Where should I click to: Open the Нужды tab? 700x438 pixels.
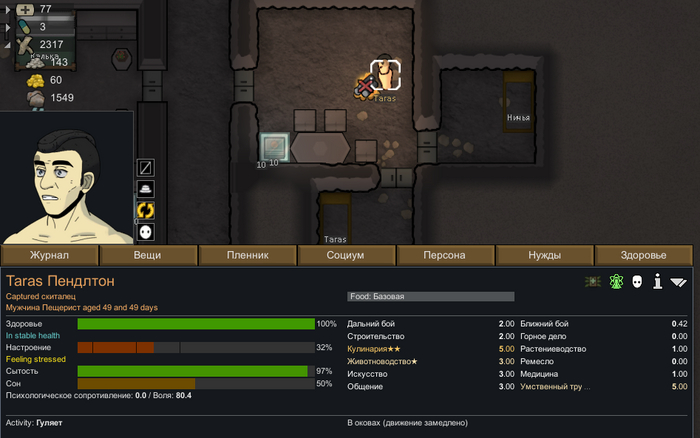[x=545, y=255]
